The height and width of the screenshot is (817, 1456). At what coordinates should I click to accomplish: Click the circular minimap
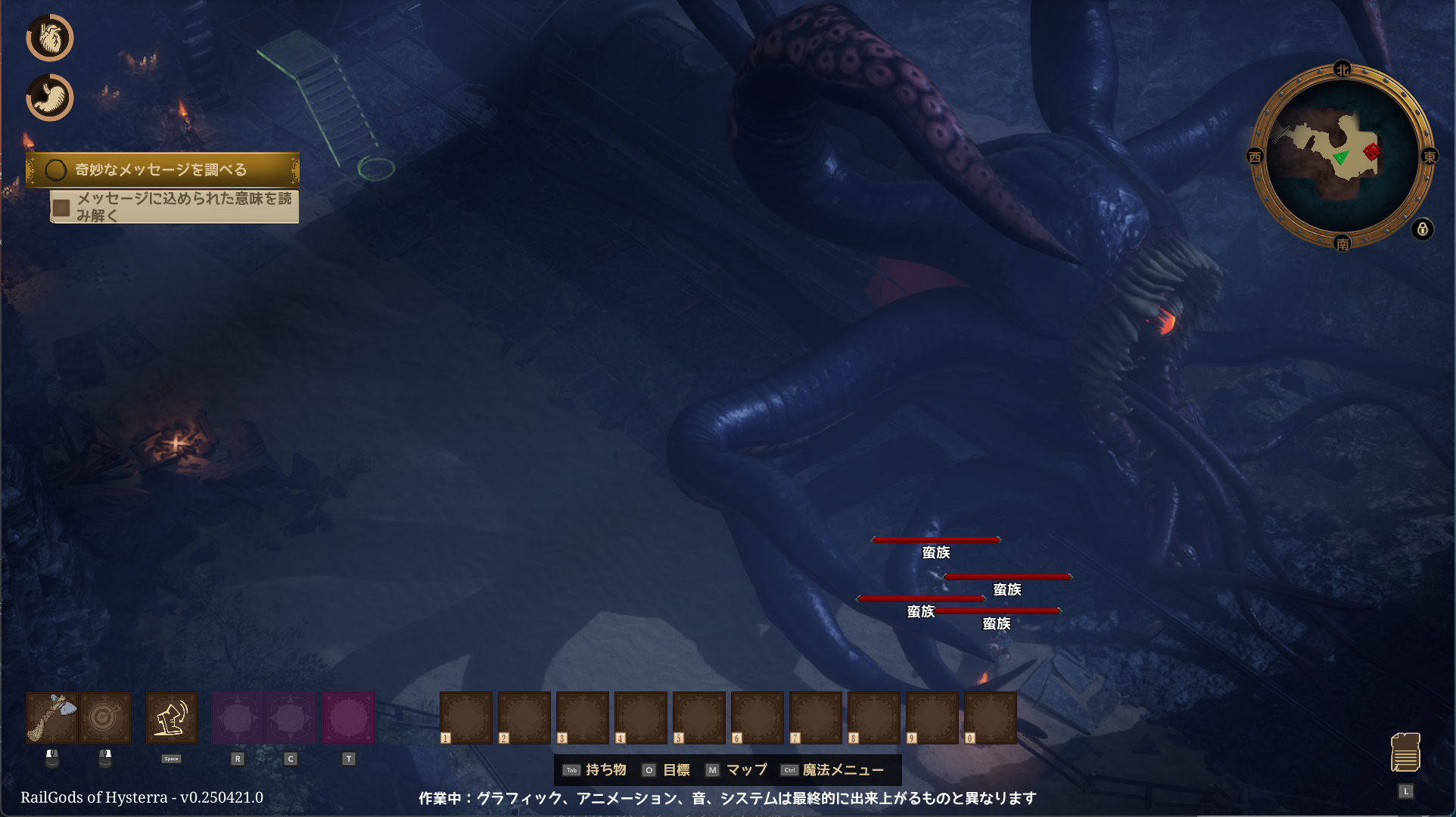[1342, 157]
